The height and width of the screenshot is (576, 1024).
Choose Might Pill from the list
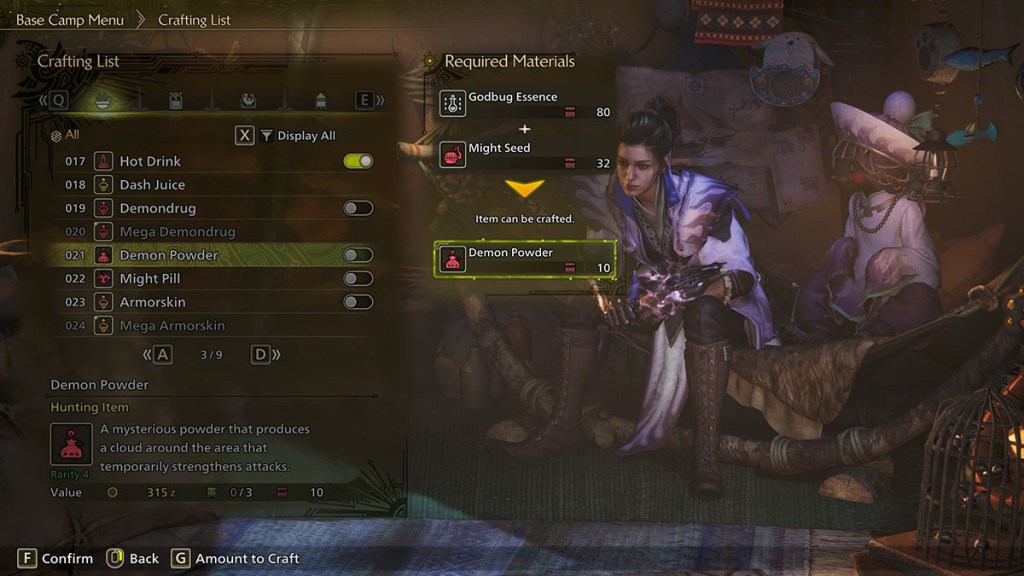pos(150,279)
